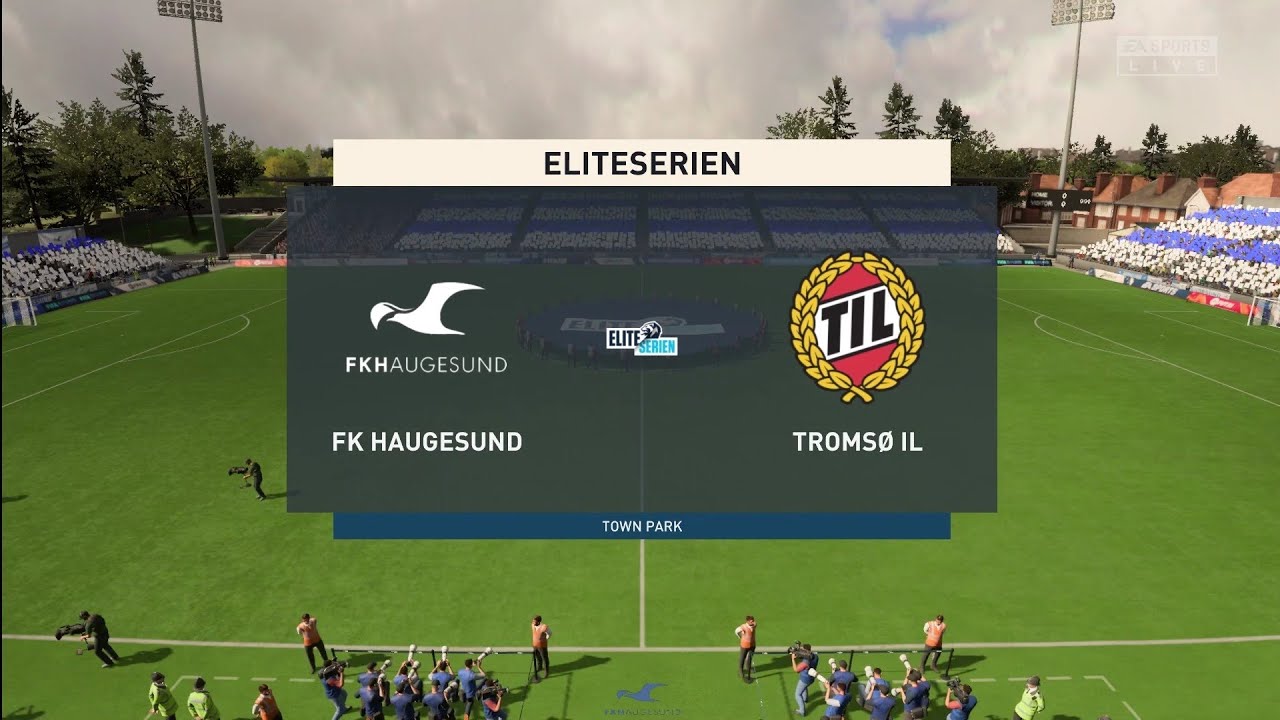1280x720 pixels.
Task: Click the EA Sports logo top right
Action: tap(1168, 45)
